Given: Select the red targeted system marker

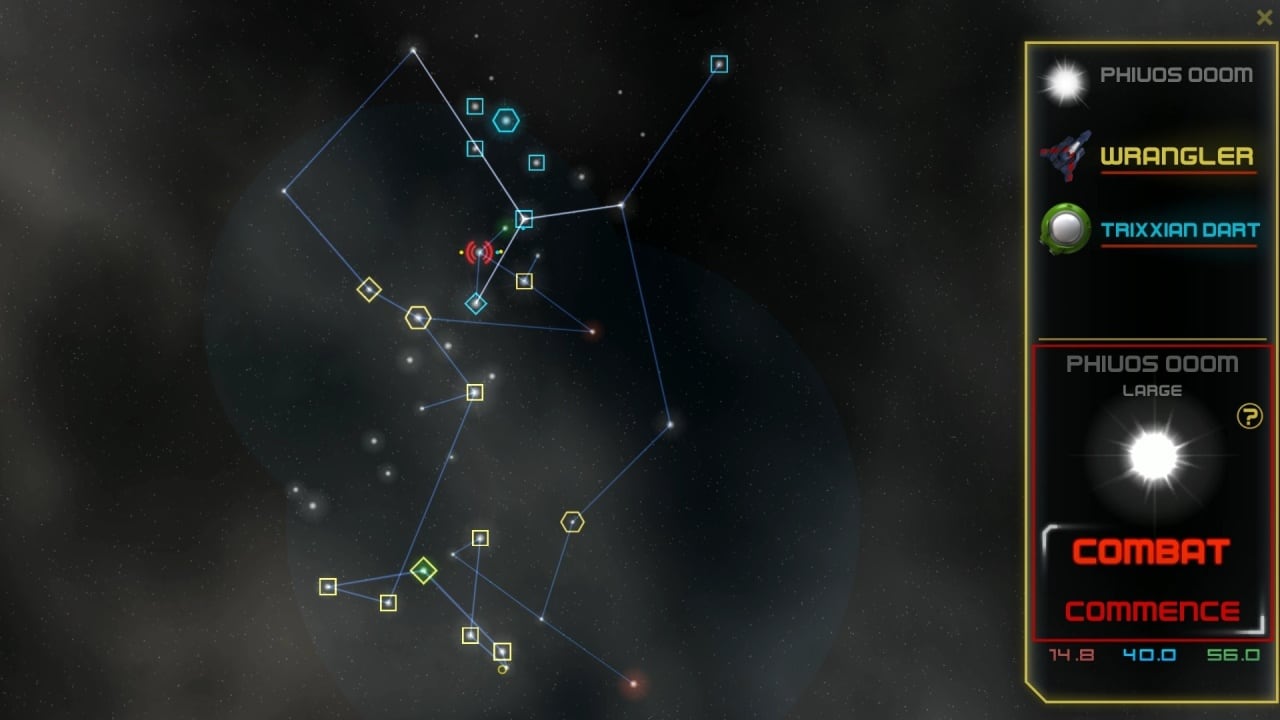Looking at the screenshot, I should (480, 252).
